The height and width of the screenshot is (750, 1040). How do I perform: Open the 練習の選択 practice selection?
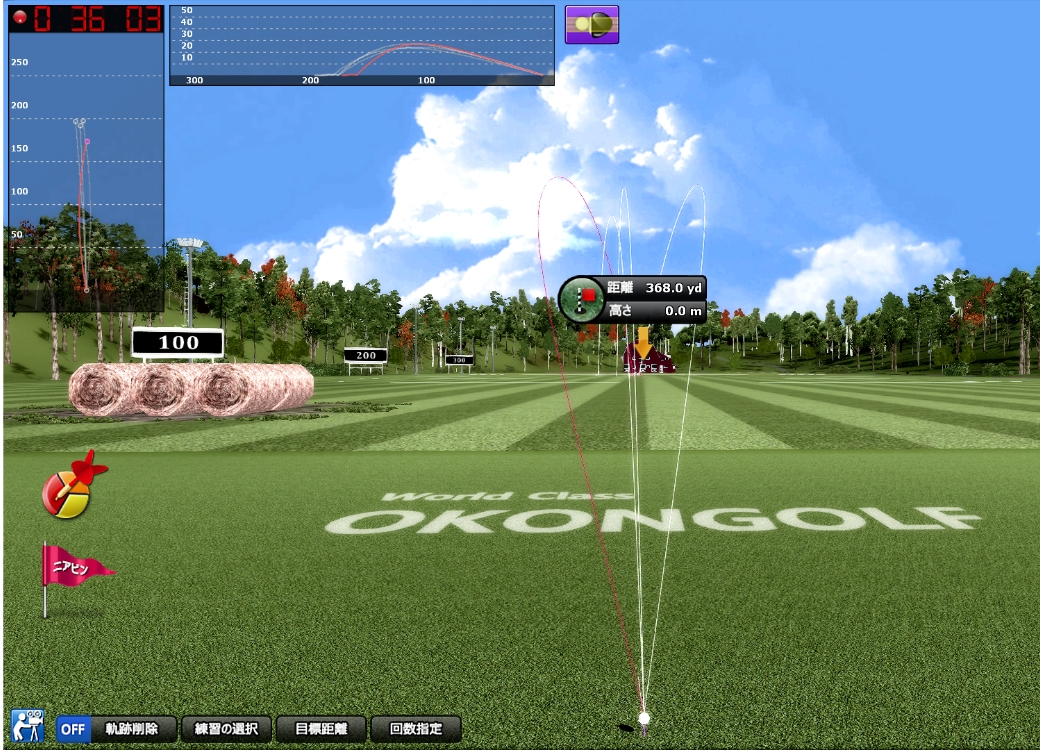coord(226,728)
